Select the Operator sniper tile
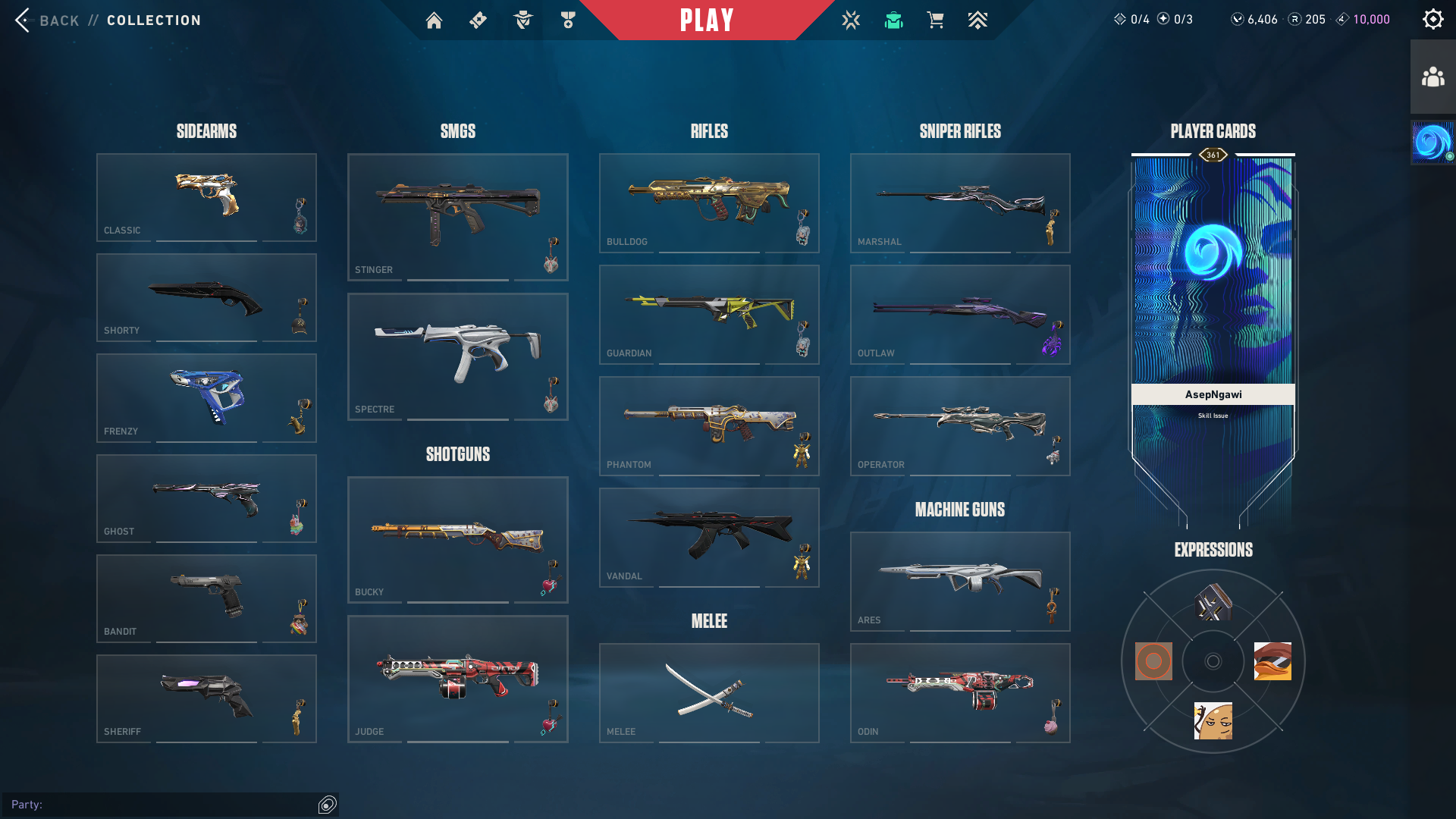Image resolution: width=1456 pixels, height=819 pixels. coord(959,425)
